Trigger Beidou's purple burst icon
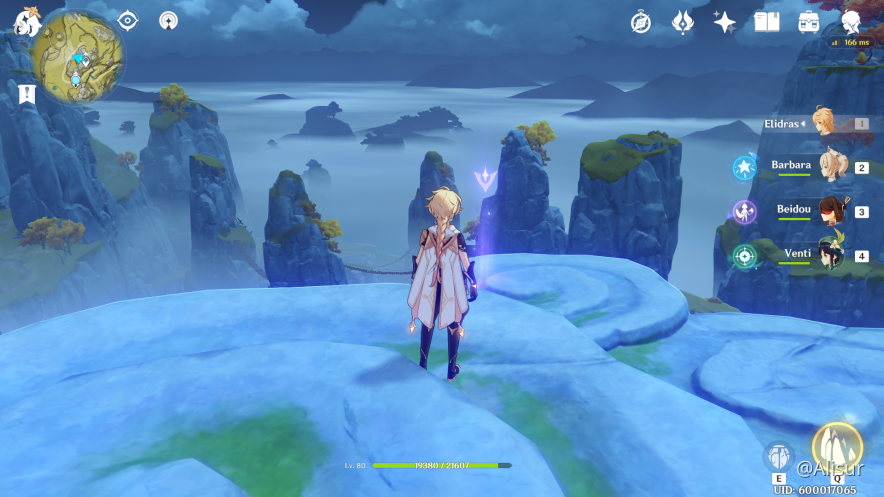The width and height of the screenshot is (884, 497). tap(745, 211)
